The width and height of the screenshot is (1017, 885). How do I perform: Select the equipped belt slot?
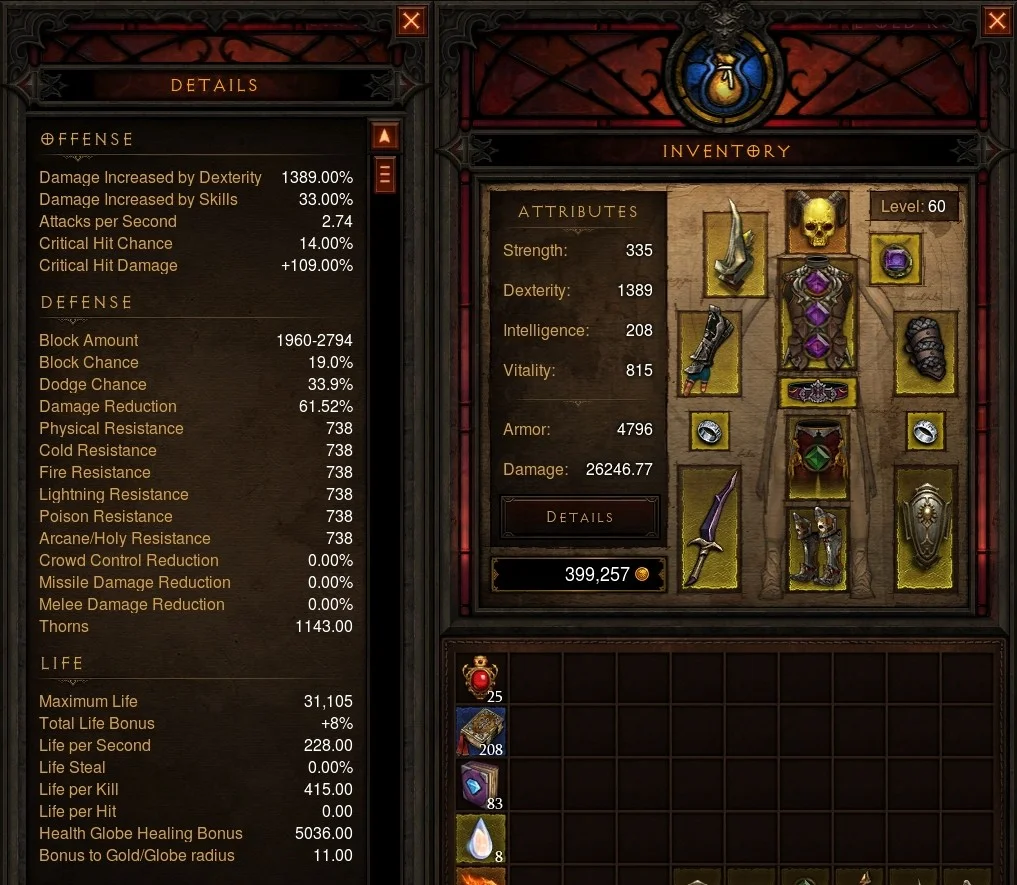(817, 392)
